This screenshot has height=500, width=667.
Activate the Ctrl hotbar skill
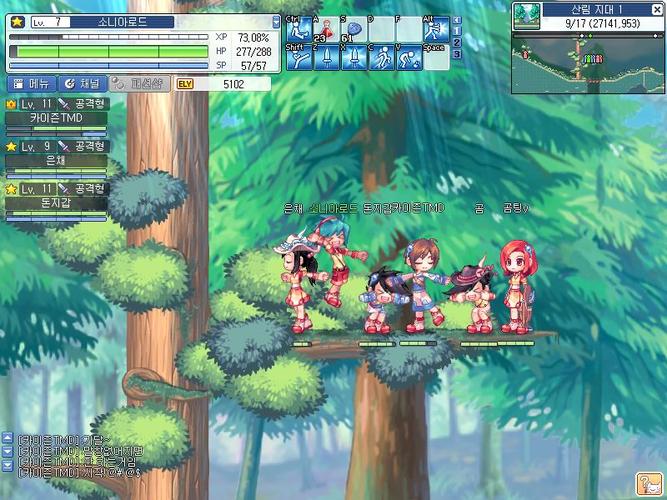click(298, 29)
